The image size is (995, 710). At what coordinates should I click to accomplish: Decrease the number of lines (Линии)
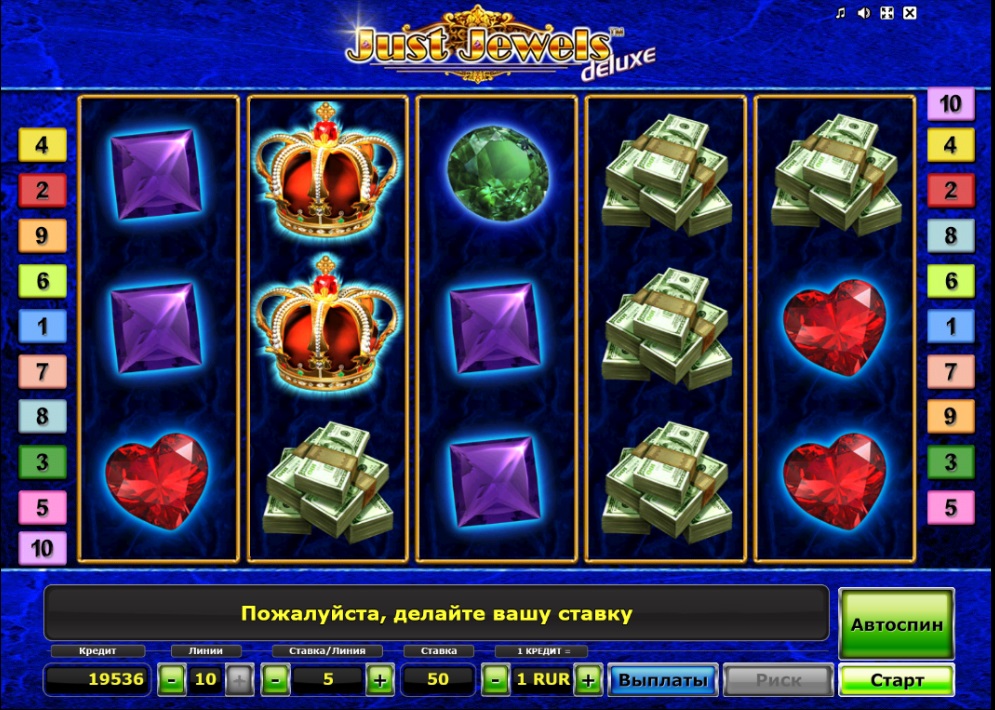(171, 681)
